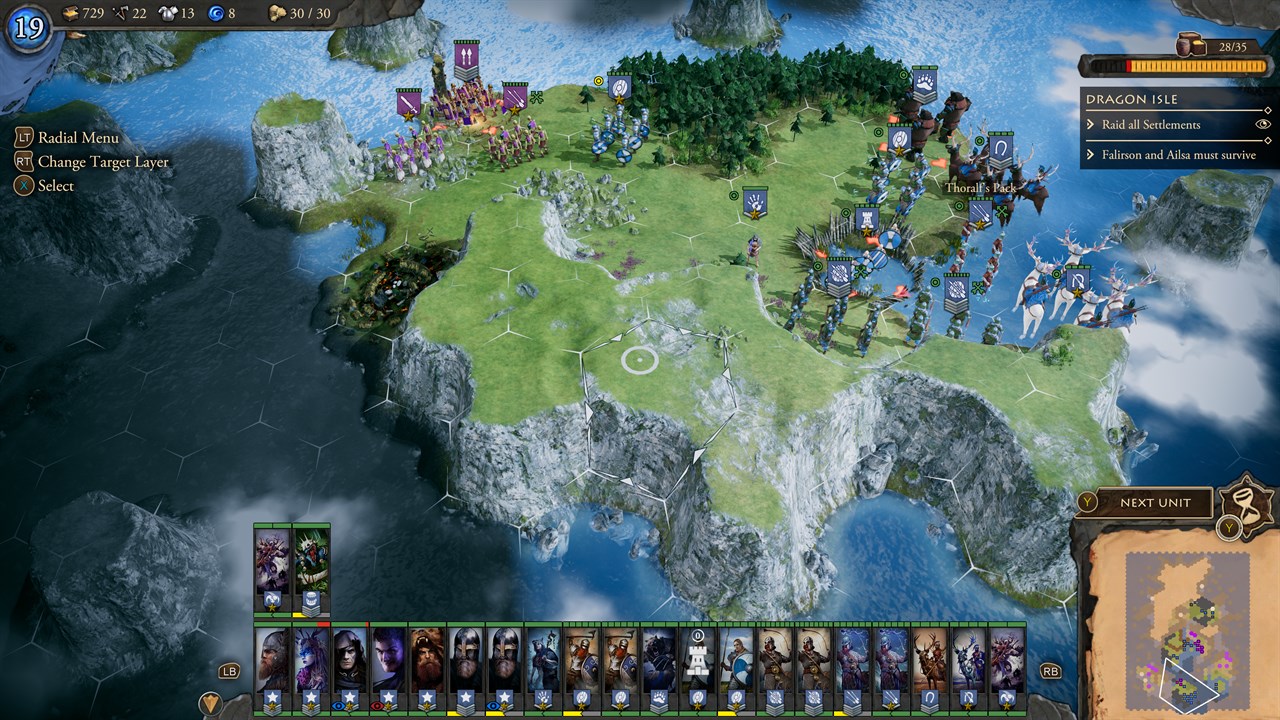Select the orange-bearded dwarf hero portrait
The image size is (1280, 720).
tap(427, 660)
